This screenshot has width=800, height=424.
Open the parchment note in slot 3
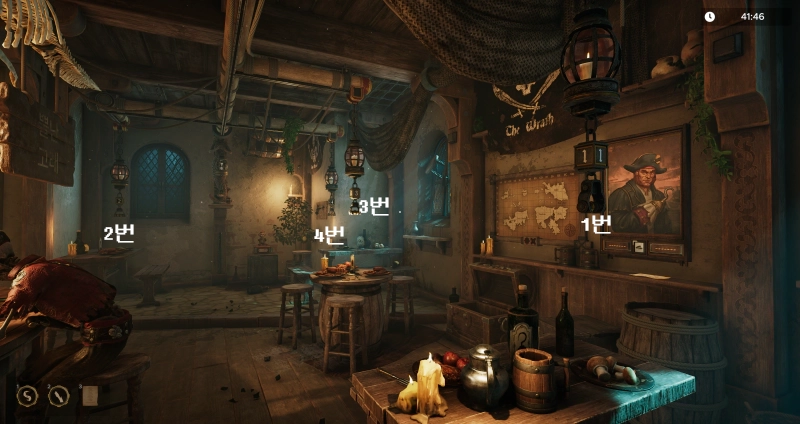(90, 396)
